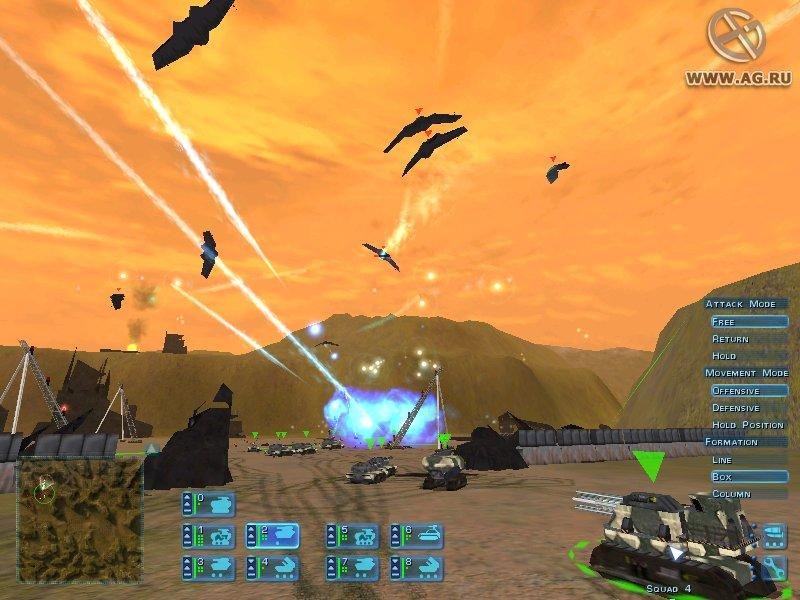Click the highlighted squad 2 button

pyautogui.click(x=273, y=536)
